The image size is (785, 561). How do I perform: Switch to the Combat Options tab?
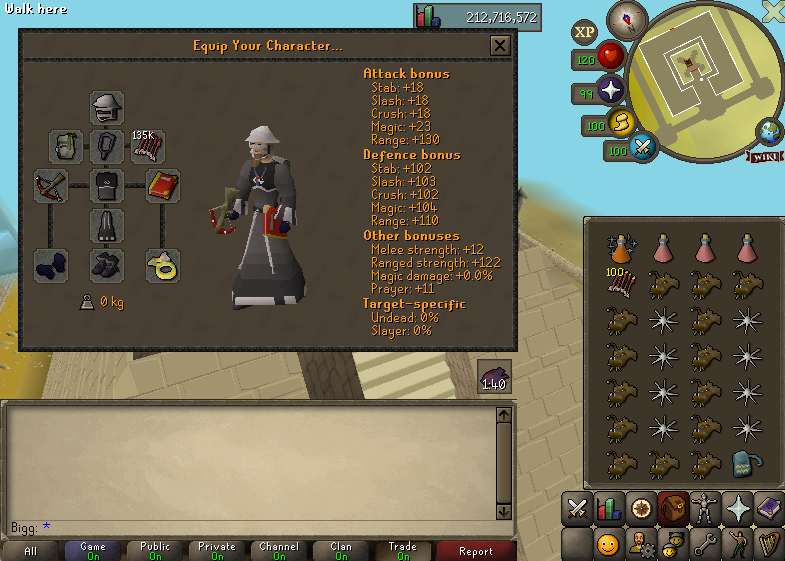click(x=576, y=509)
